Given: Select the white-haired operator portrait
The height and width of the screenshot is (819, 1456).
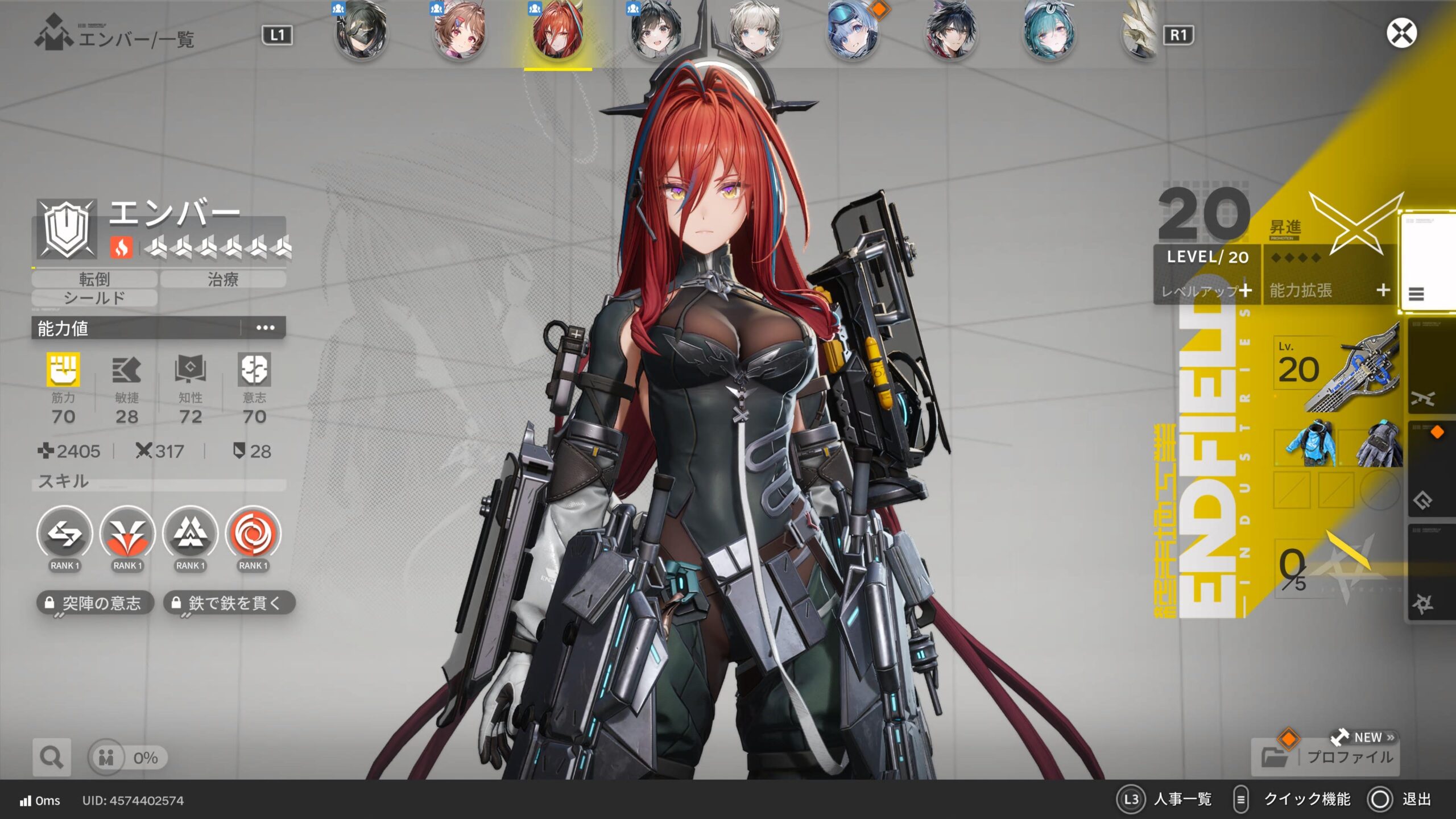Looking at the screenshot, I should pyautogui.click(x=754, y=31).
